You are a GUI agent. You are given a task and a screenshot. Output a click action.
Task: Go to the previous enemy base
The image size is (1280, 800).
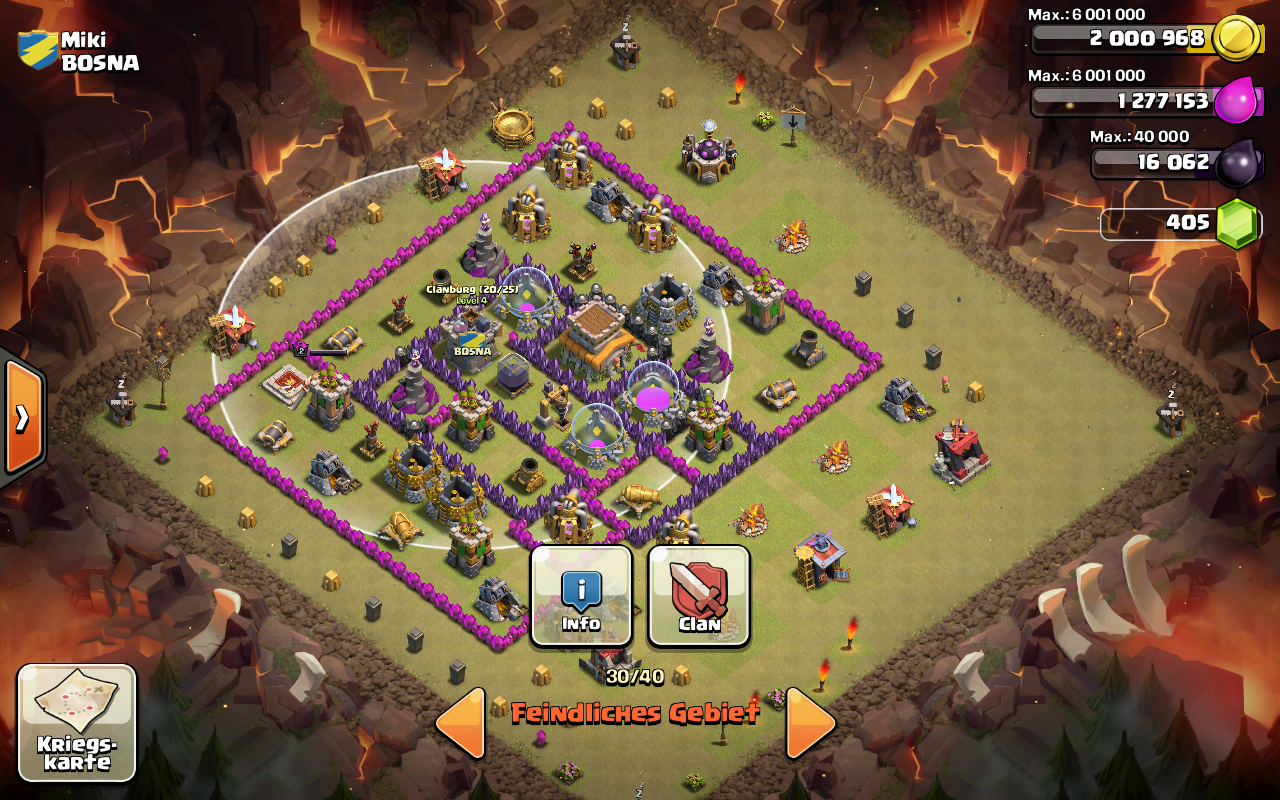462,722
